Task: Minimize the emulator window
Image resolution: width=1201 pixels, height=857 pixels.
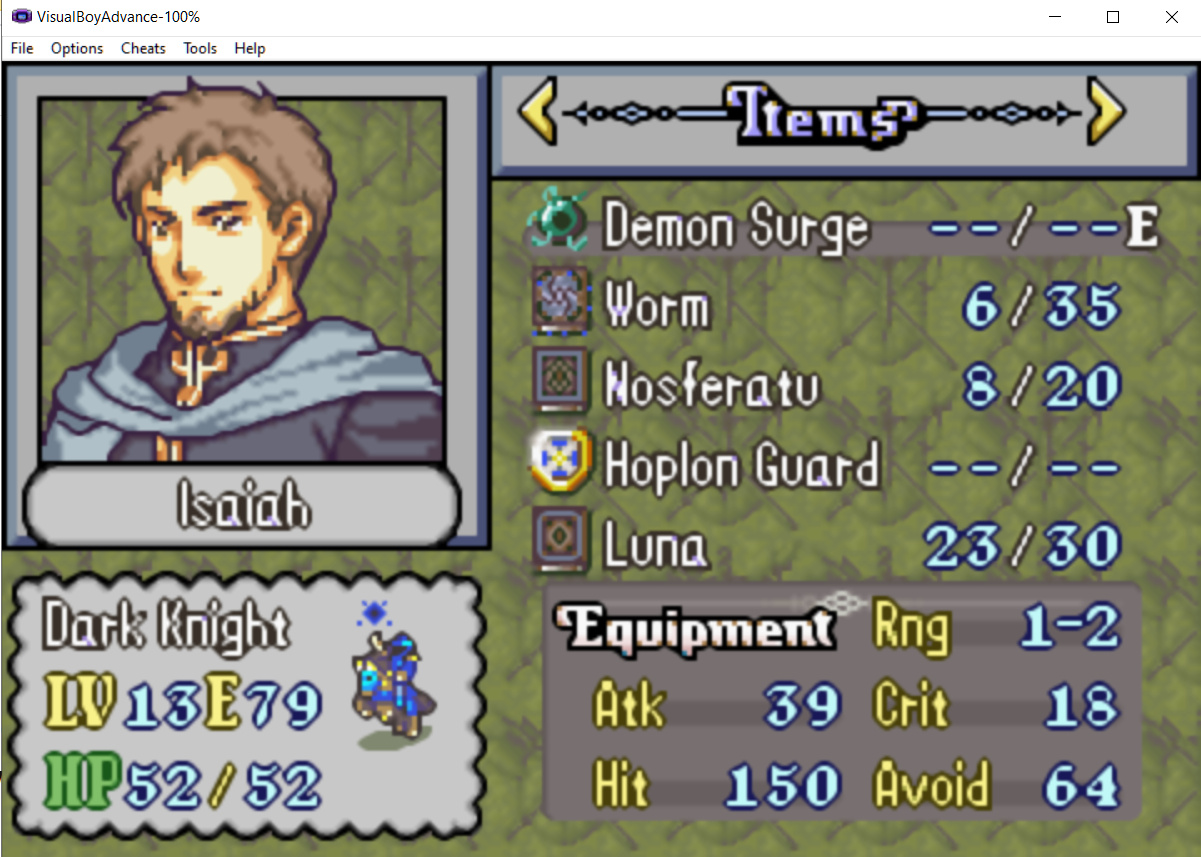Action: coord(1055,17)
